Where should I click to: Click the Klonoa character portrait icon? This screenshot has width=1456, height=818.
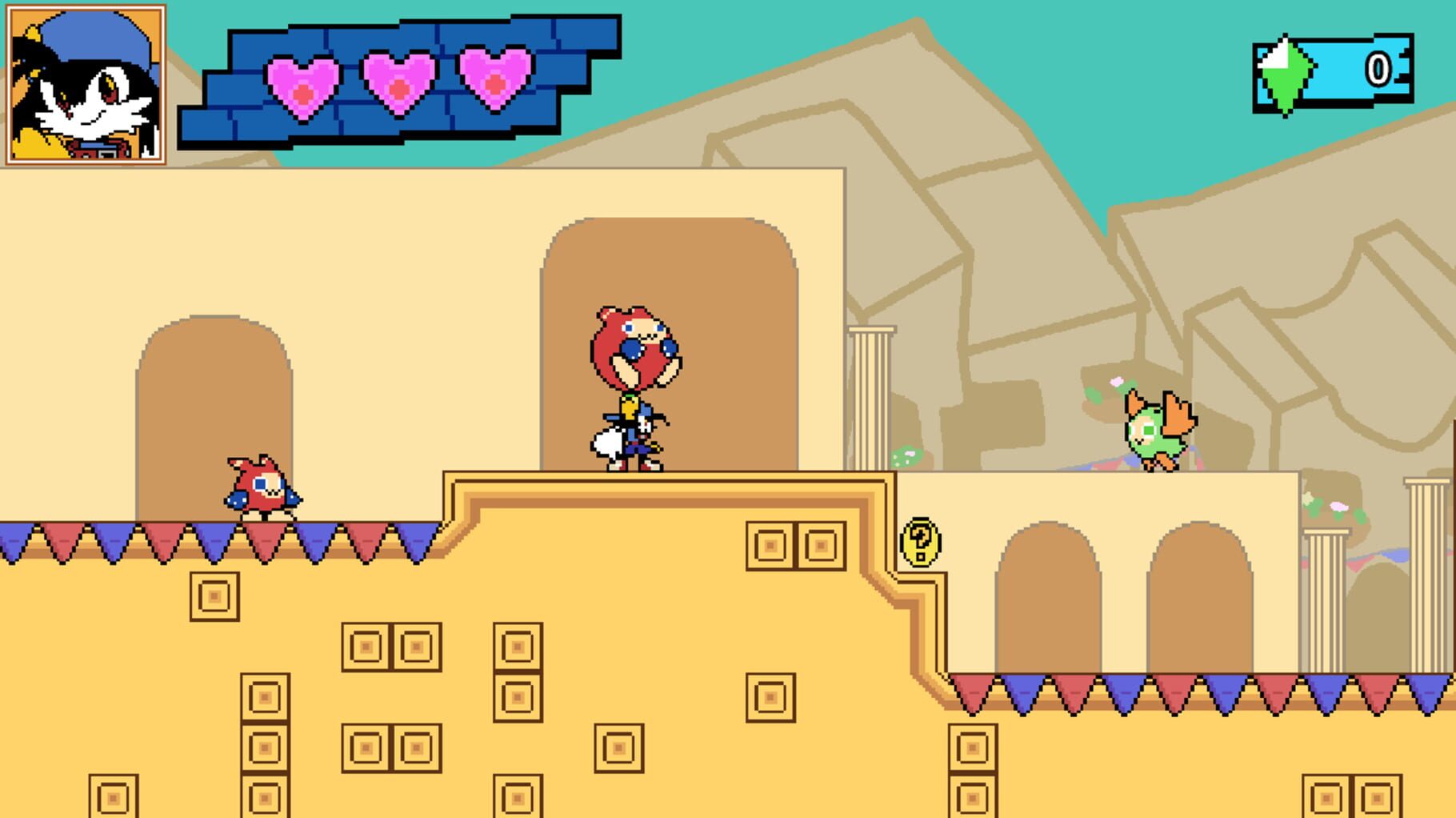[x=86, y=86]
